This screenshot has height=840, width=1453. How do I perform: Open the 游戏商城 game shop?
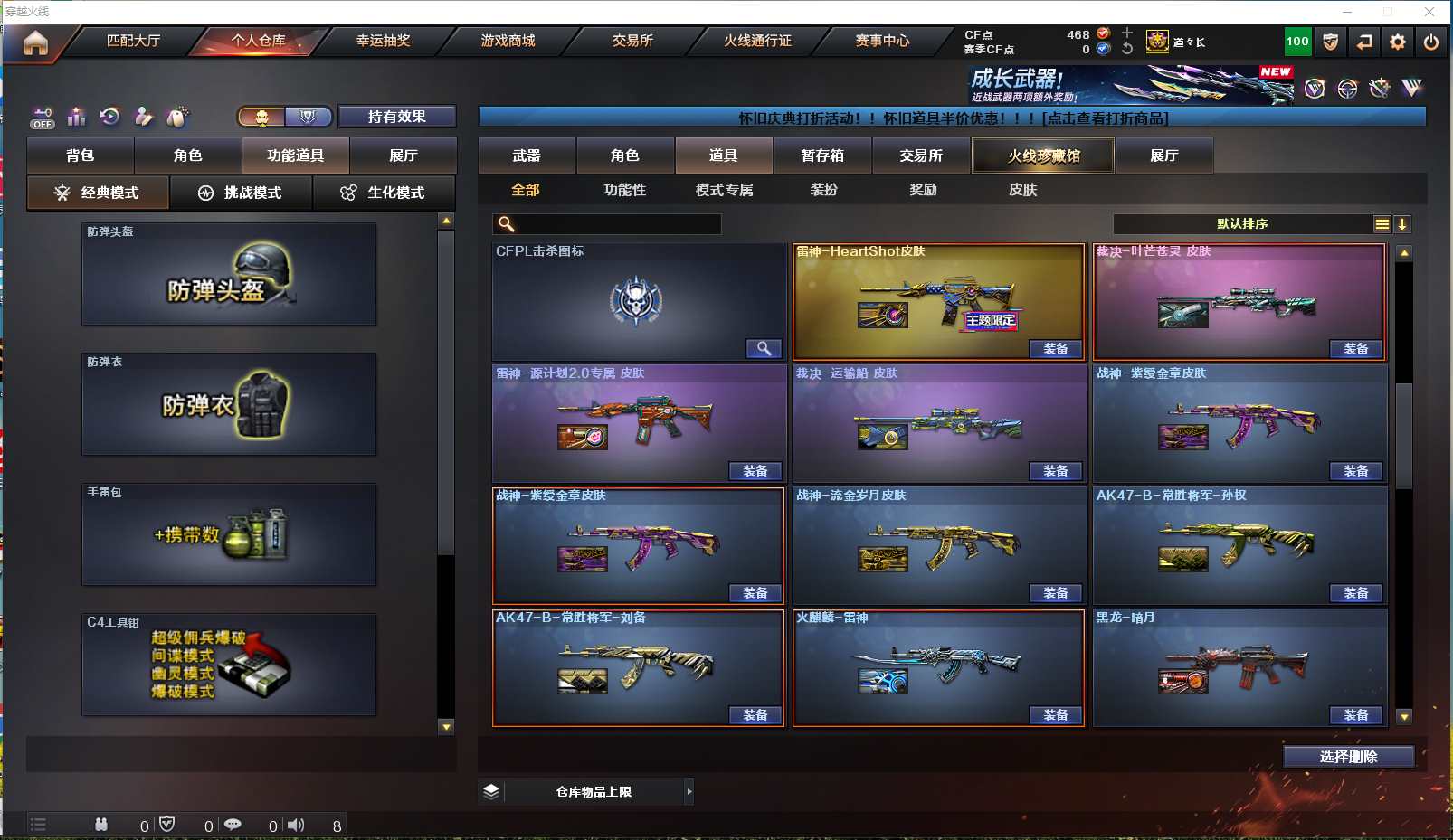(x=508, y=41)
